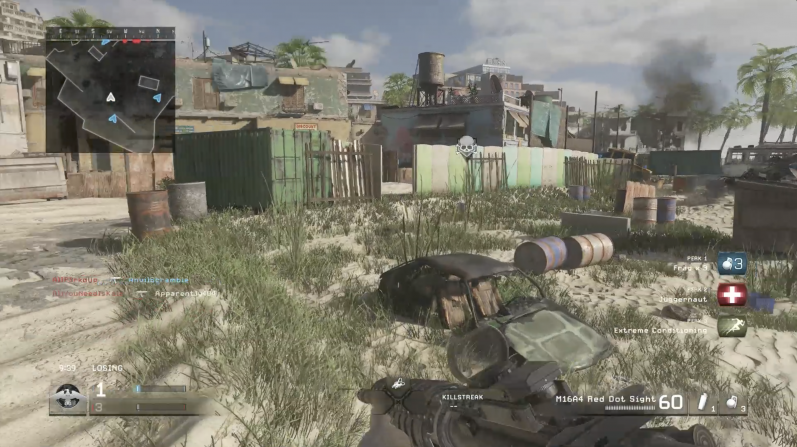Click the white player arrow on the minimap

[111, 97]
